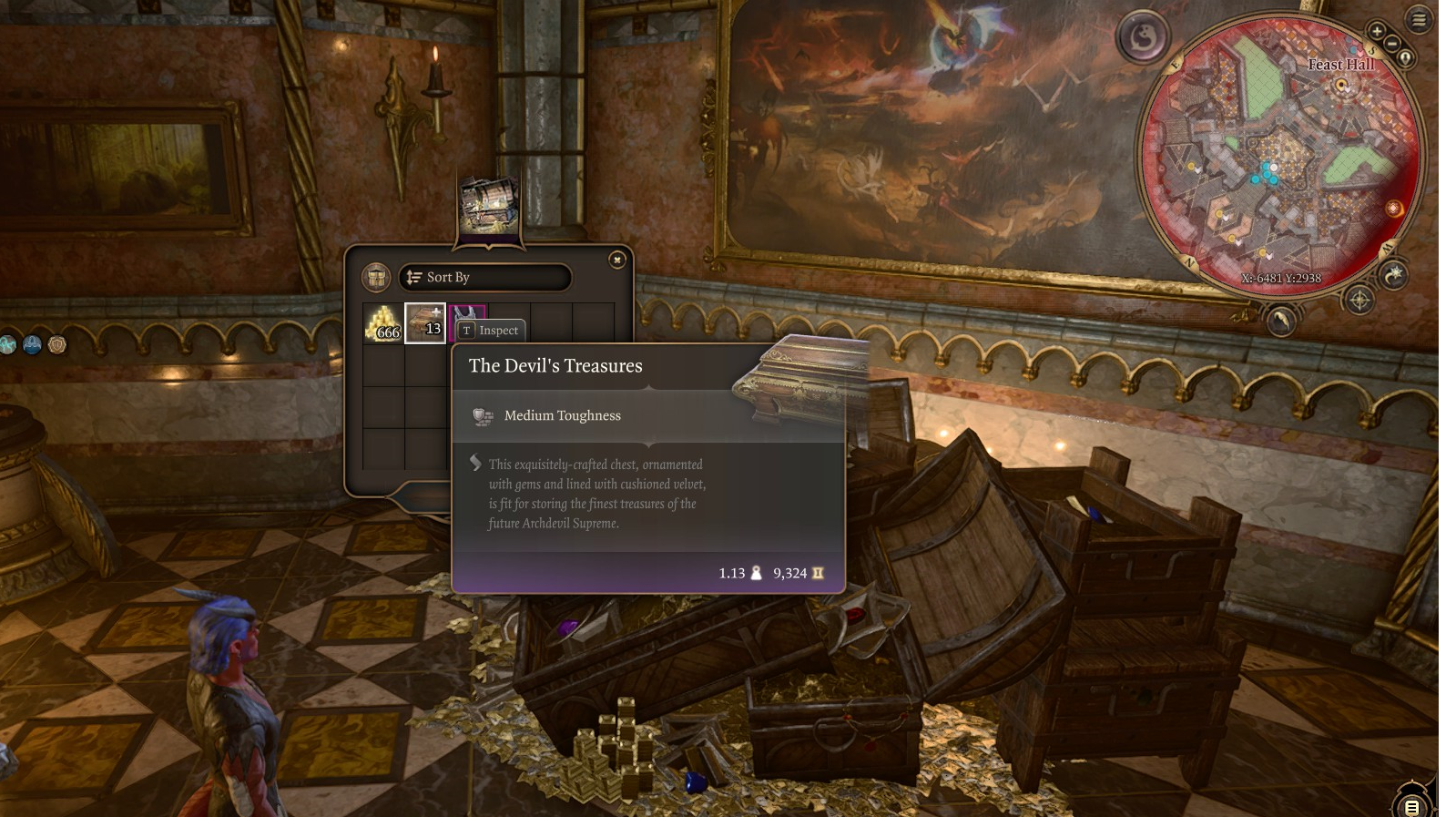
Task: Click the Feast Hall waypoint on minimap
Action: (1340, 86)
